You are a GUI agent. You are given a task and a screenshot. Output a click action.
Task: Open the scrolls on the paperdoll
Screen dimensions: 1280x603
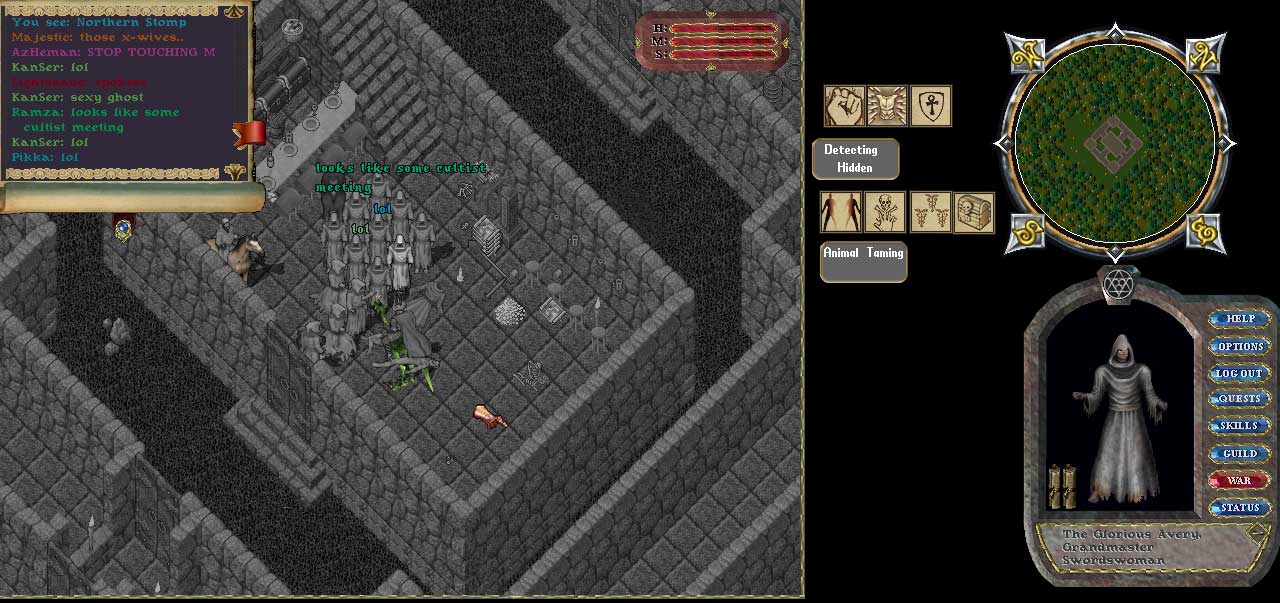click(1061, 487)
